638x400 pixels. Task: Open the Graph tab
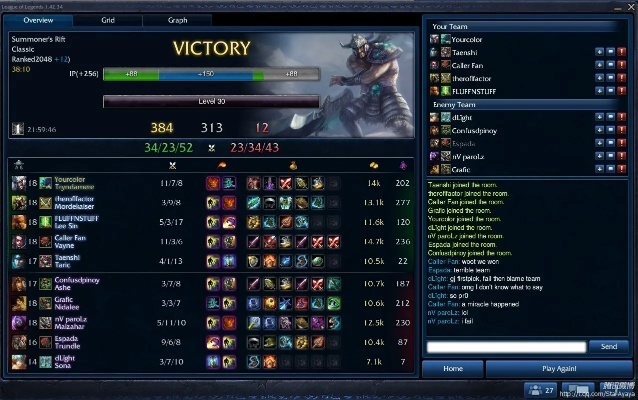pyautogui.click(x=177, y=20)
